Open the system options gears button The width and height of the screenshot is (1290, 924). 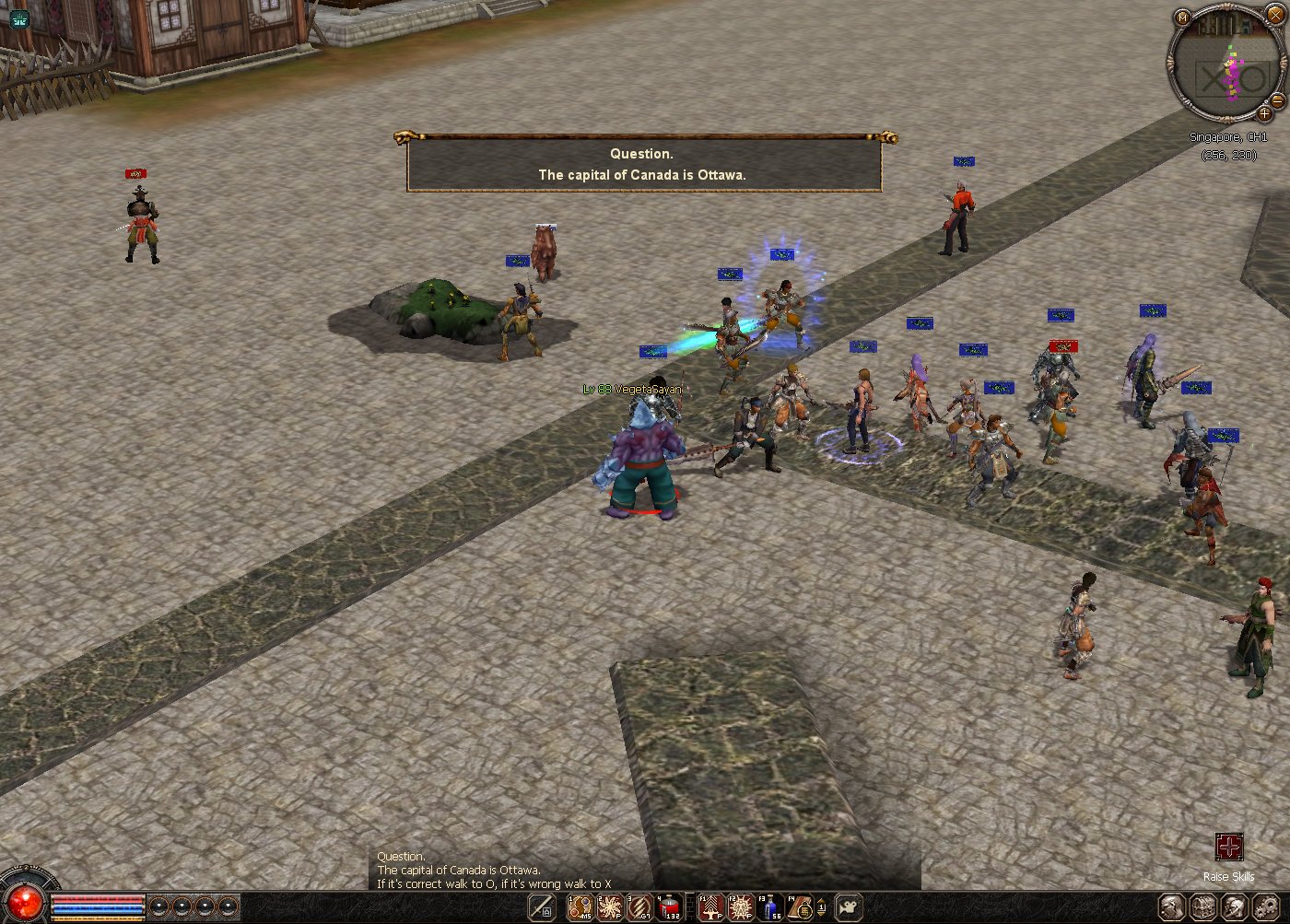[x=1267, y=906]
